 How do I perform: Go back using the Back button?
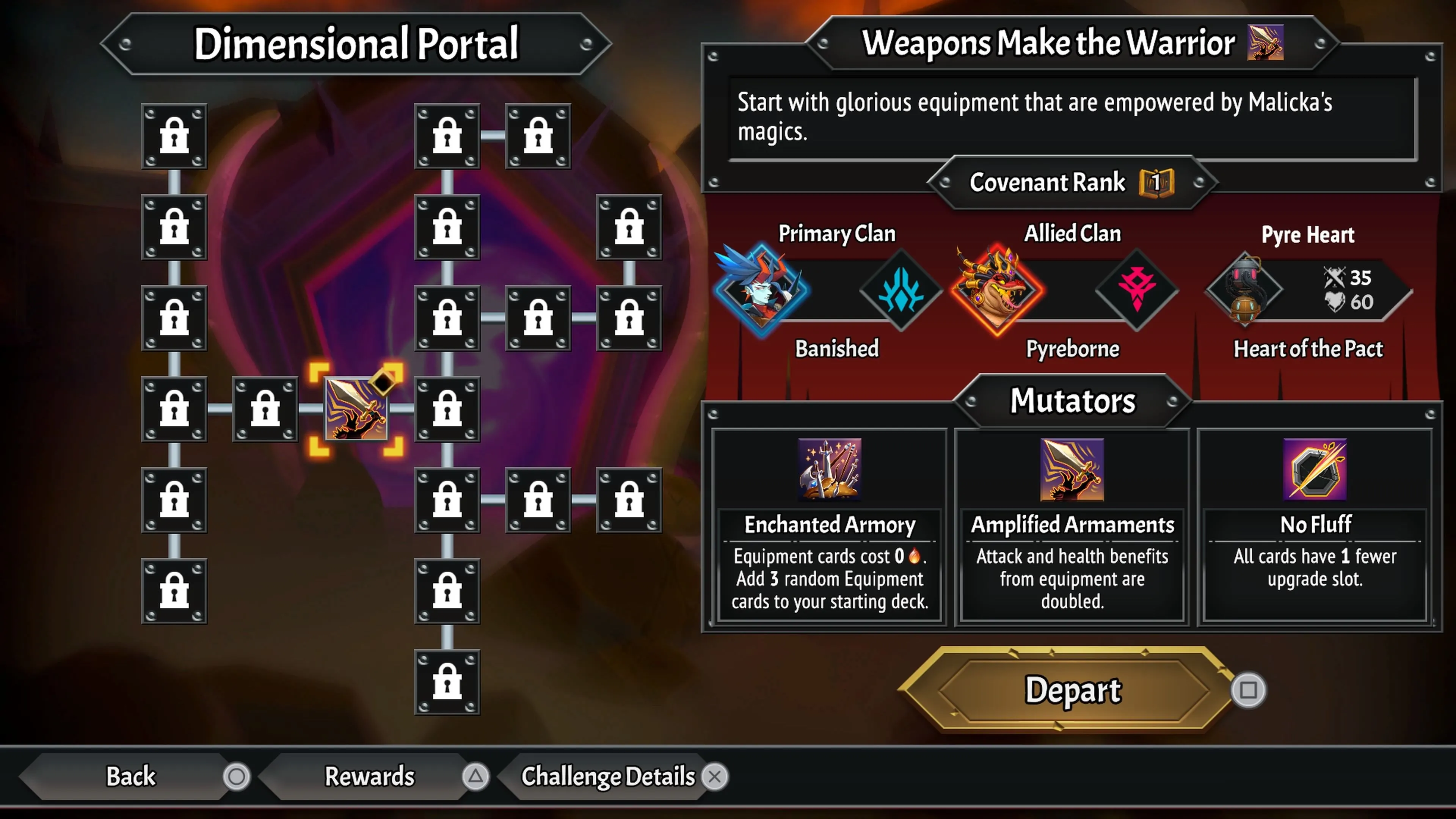click(131, 776)
